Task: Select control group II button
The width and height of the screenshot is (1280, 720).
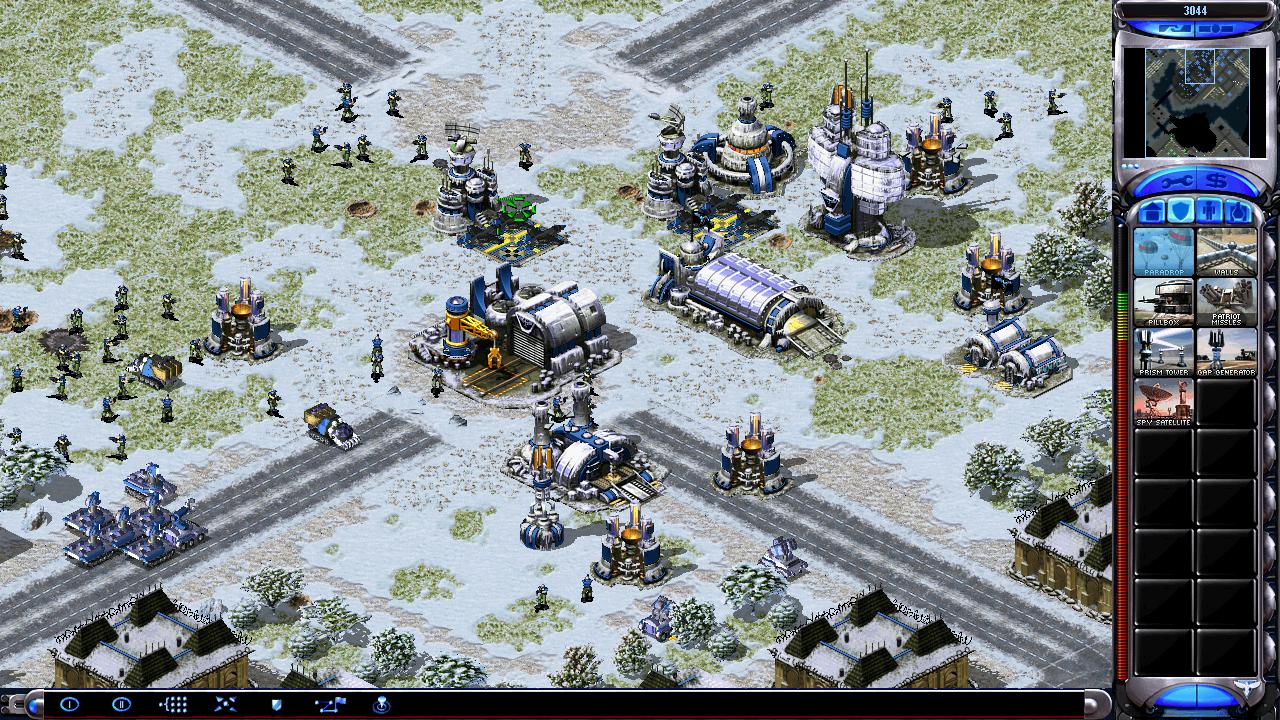Action: click(x=121, y=704)
